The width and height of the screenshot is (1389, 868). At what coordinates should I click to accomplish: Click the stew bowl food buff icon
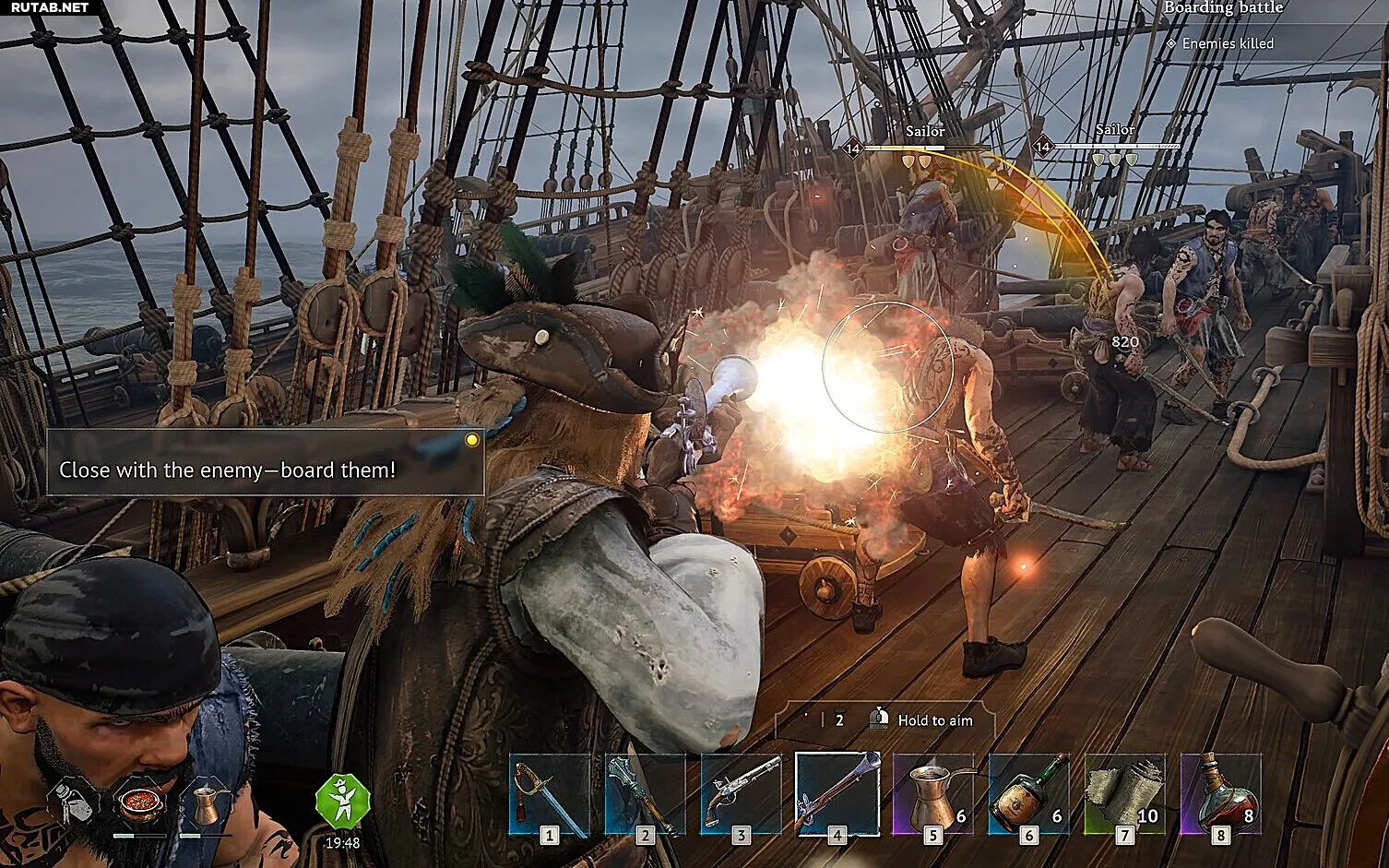pos(140,804)
